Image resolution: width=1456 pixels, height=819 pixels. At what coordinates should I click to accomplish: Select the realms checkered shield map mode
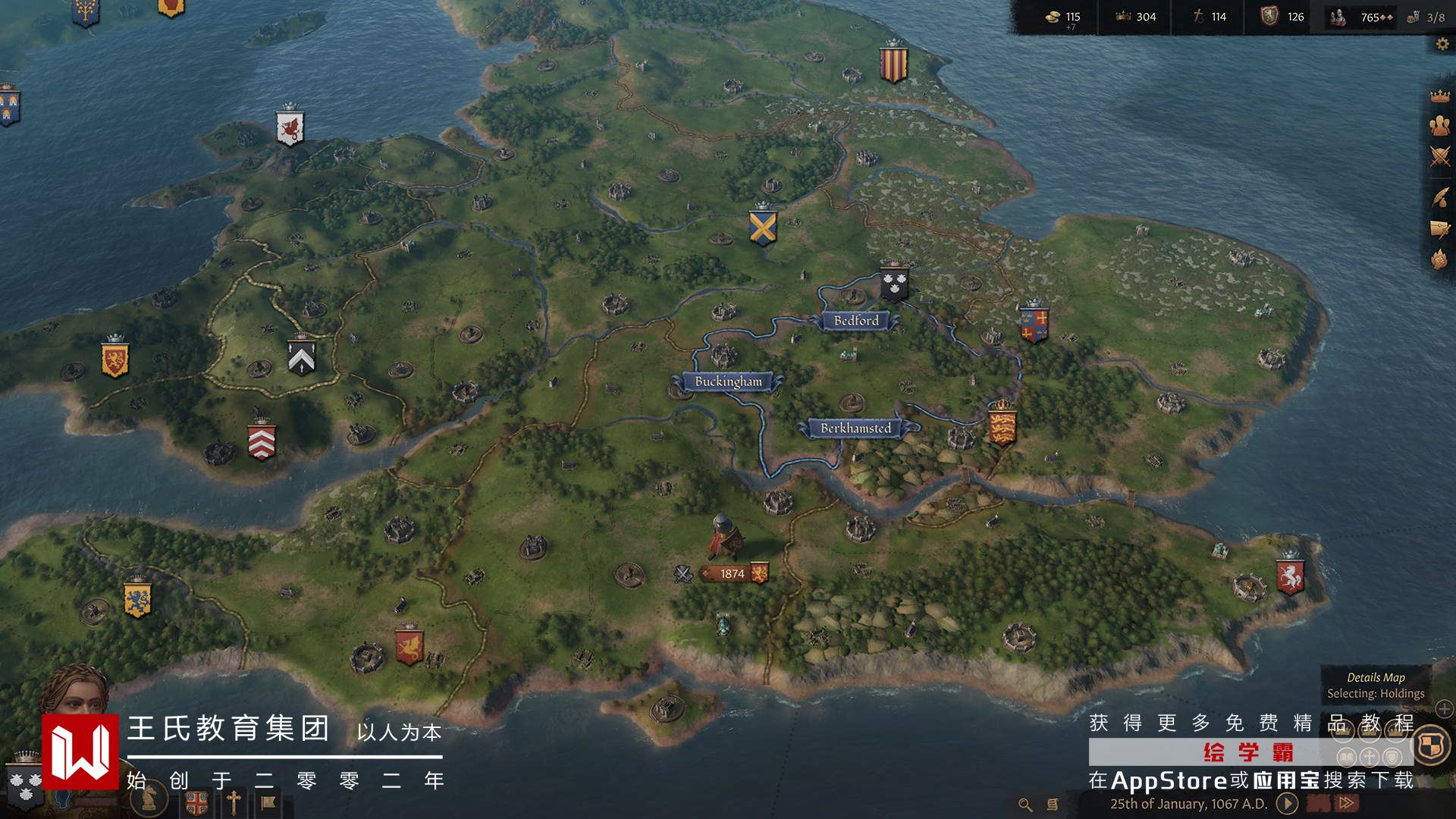1430,745
